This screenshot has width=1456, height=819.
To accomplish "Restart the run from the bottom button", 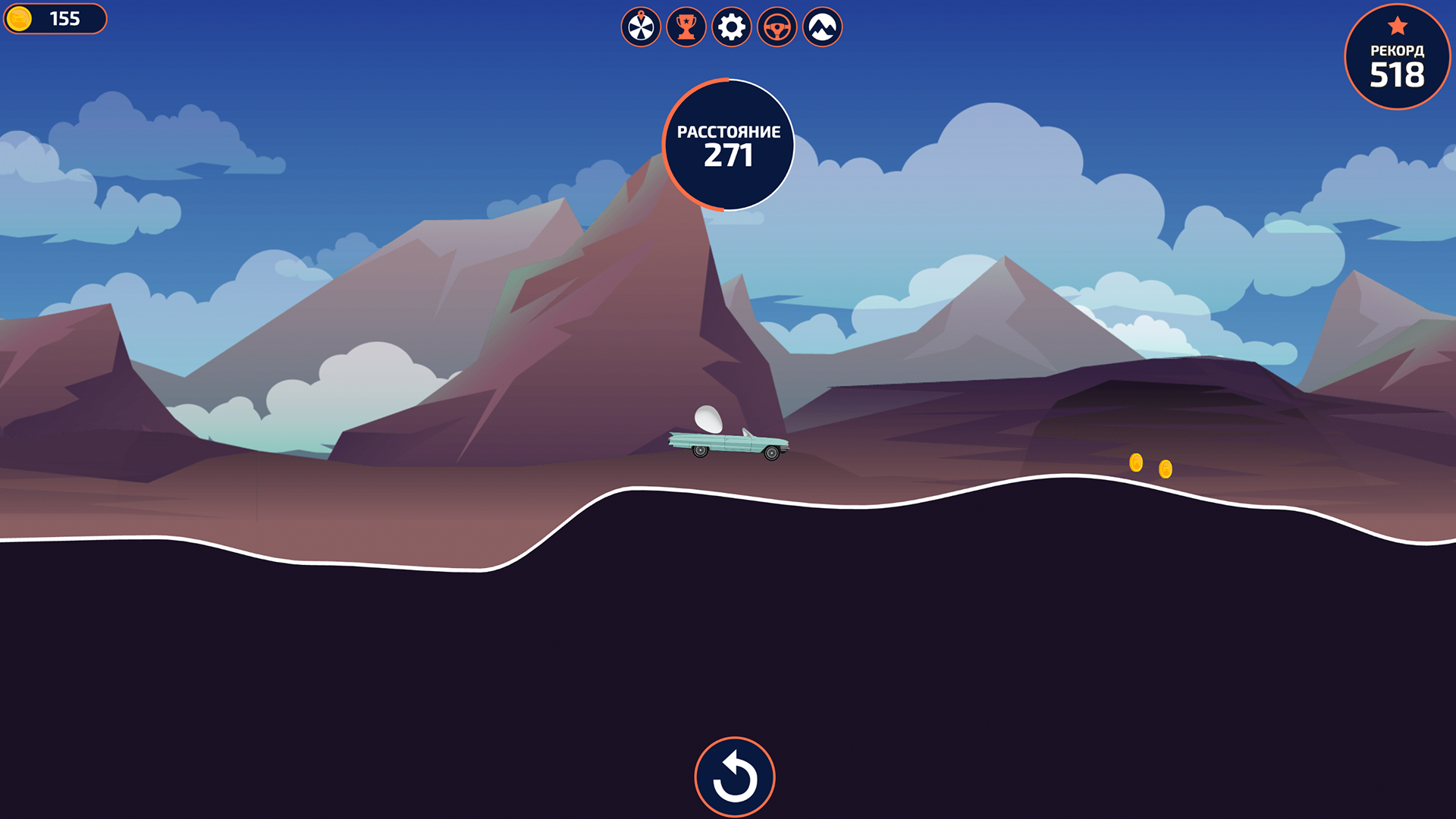I will [733, 775].
